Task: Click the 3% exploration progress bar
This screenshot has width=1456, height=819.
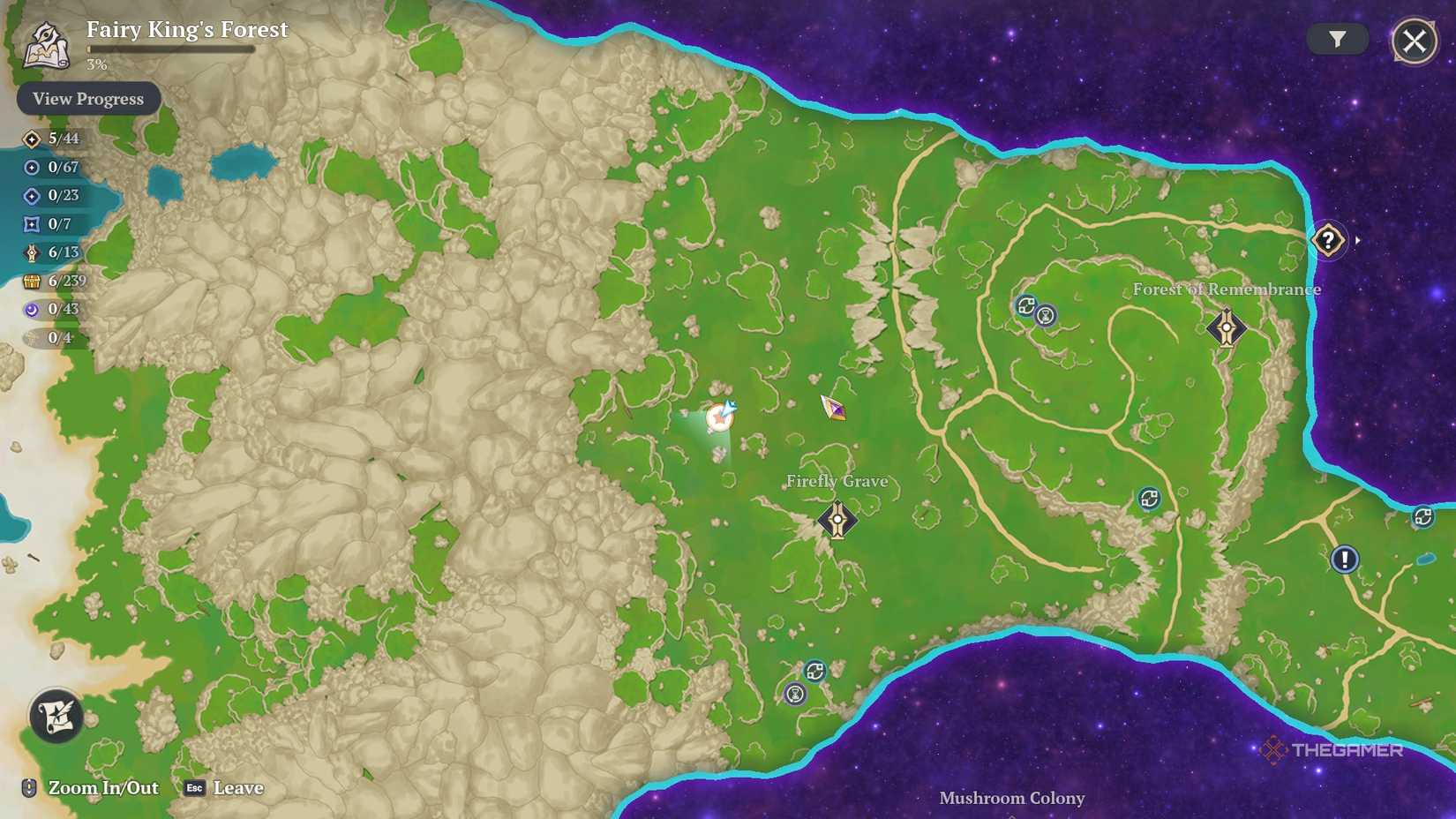Action: coord(168,51)
